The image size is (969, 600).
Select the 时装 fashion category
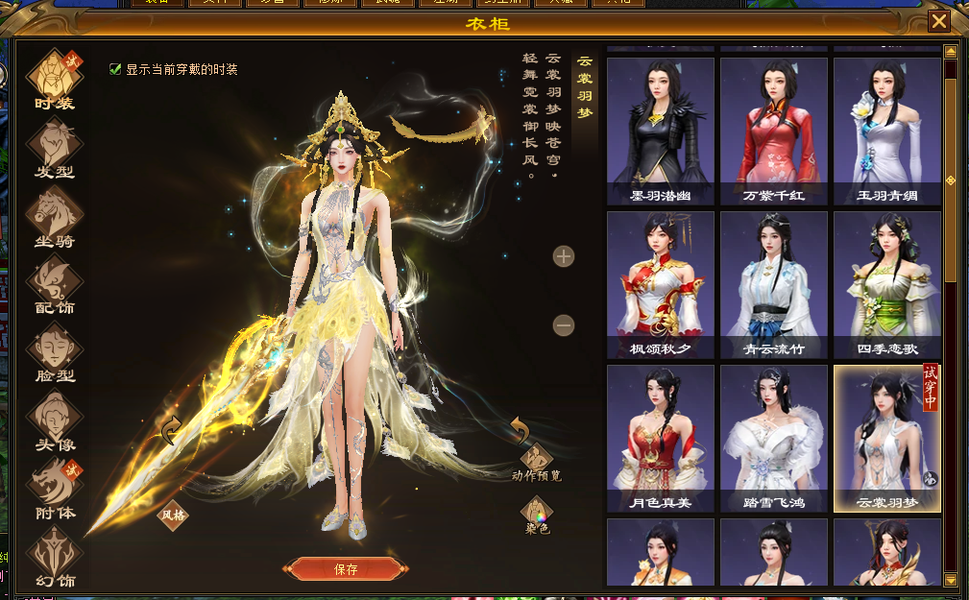tap(54, 78)
